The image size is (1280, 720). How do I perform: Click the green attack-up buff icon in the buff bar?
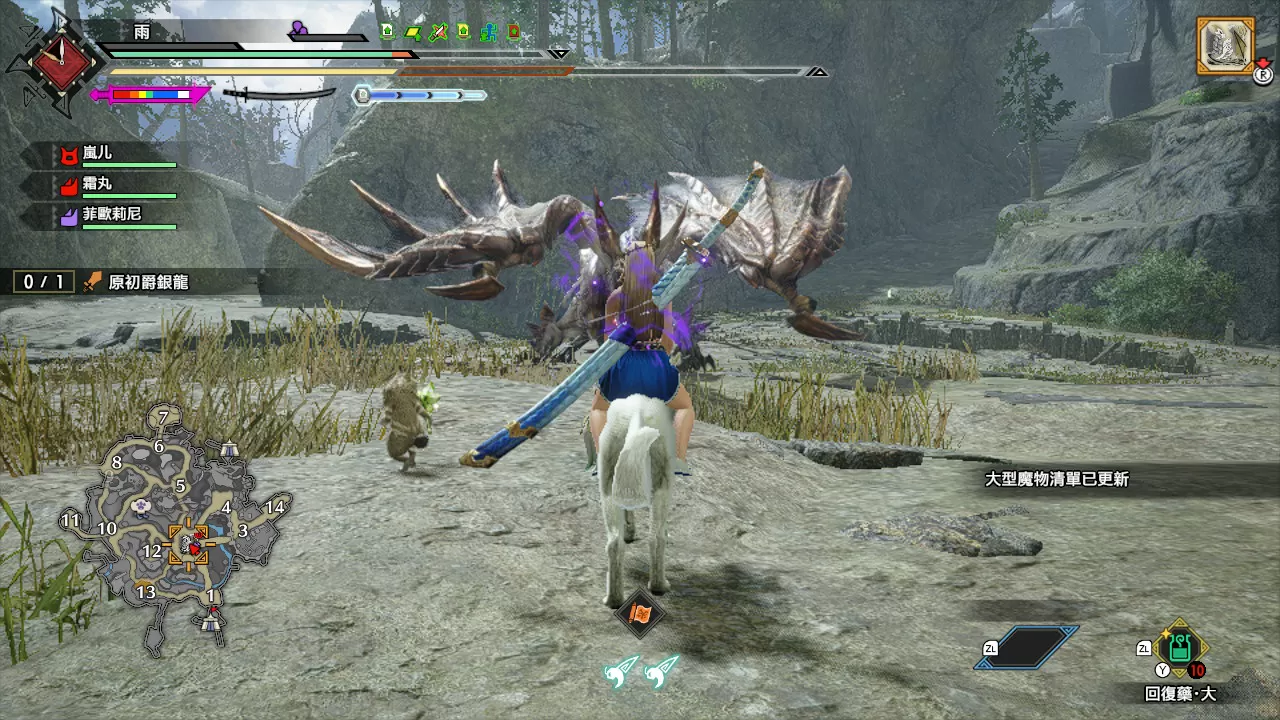point(387,33)
